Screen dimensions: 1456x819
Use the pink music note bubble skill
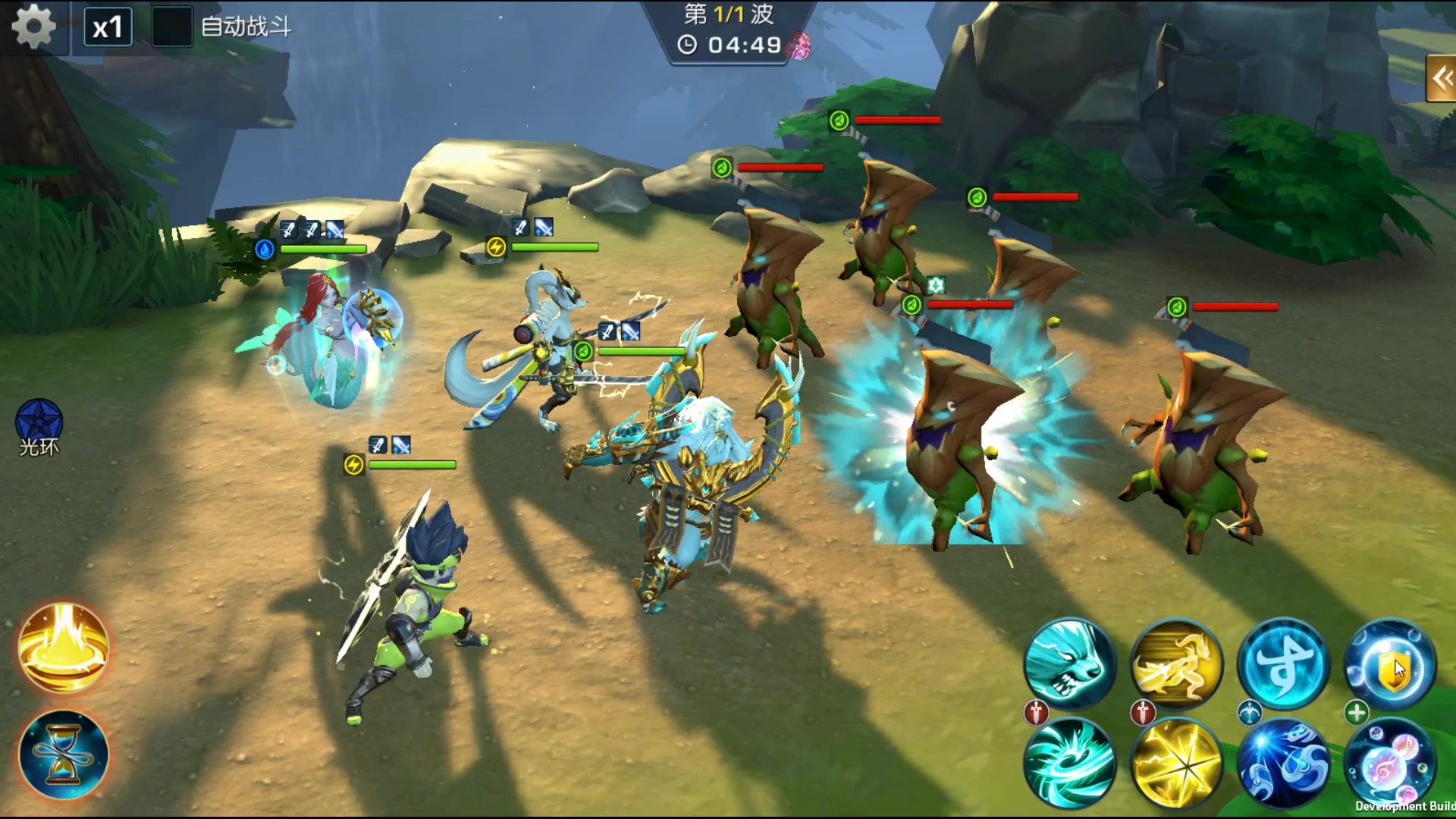(x=1391, y=763)
